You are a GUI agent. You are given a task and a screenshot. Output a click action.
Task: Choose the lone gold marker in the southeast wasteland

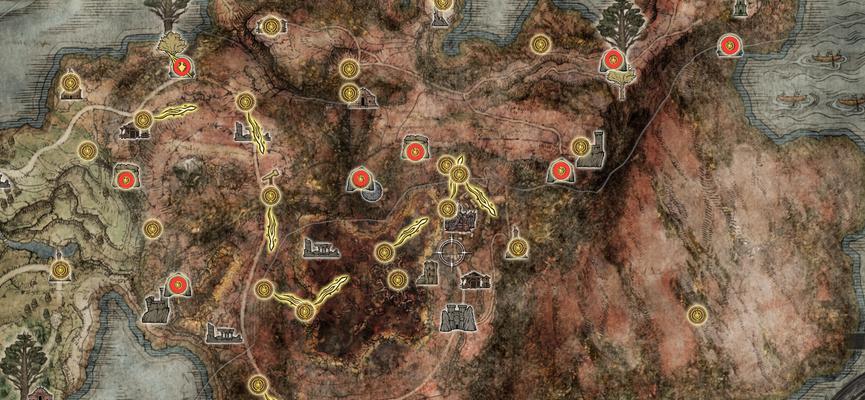click(697, 314)
